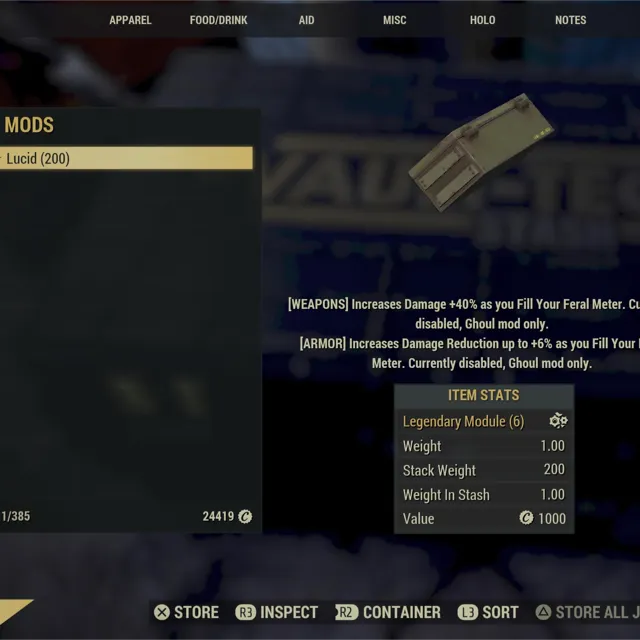Open the Food/Drink category

[x=218, y=20]
